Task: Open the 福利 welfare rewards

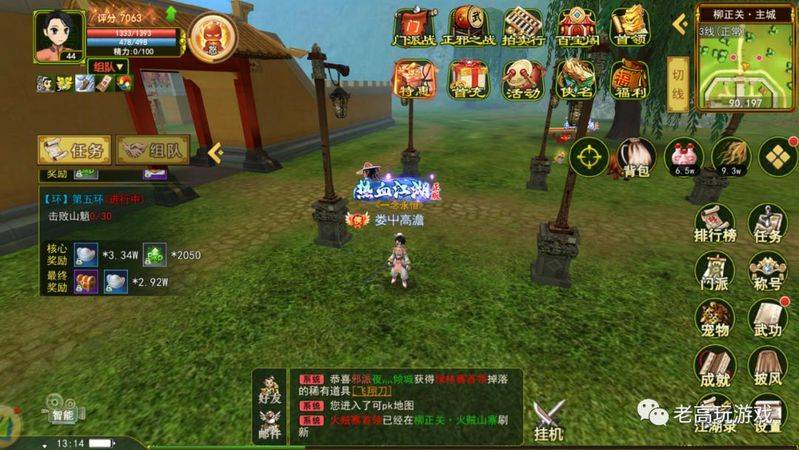Action: [628, 79]
